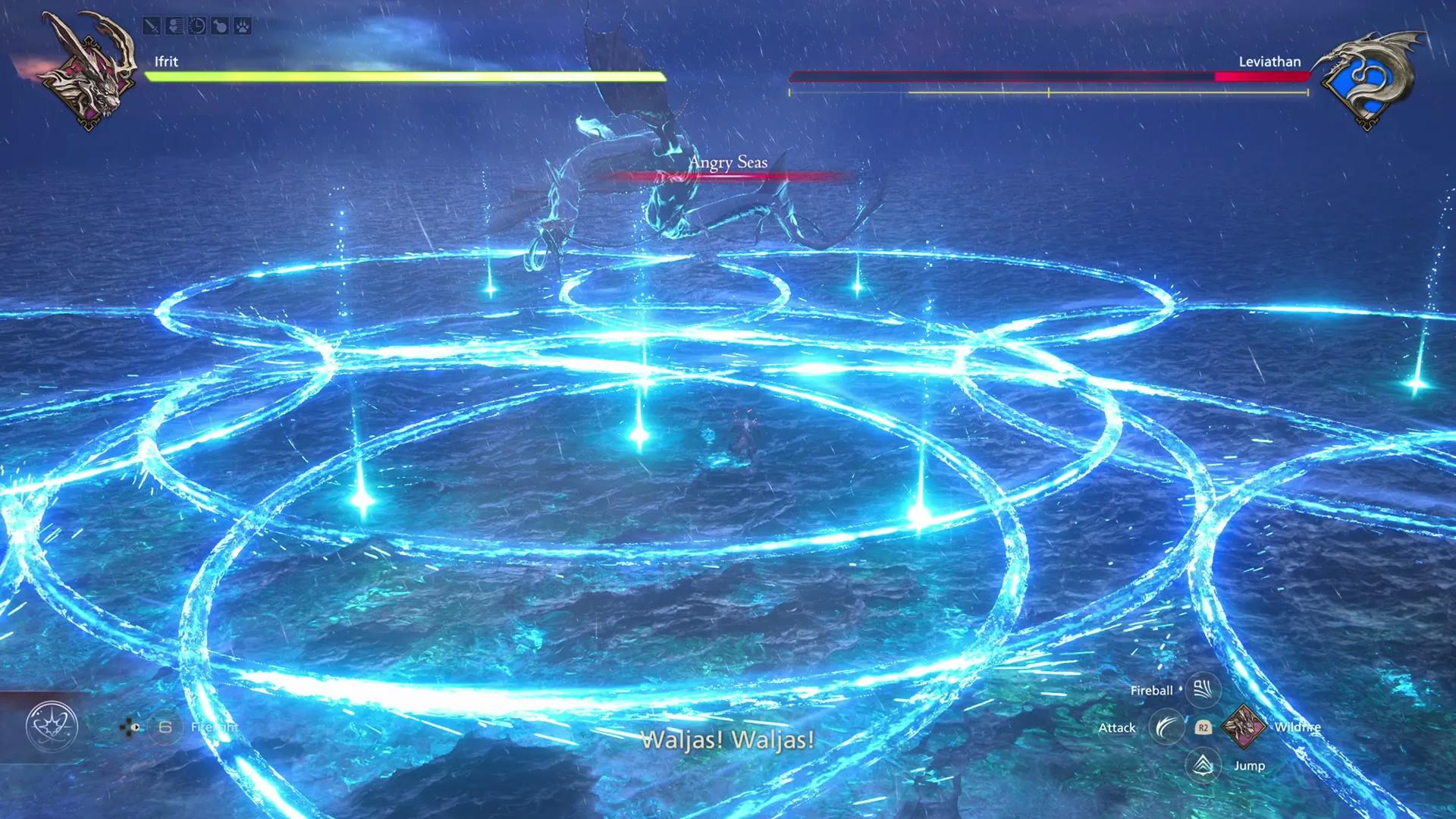Expand the Leviathan portrait emblem
The image size is (1456, 819).
pos(1371,76)
